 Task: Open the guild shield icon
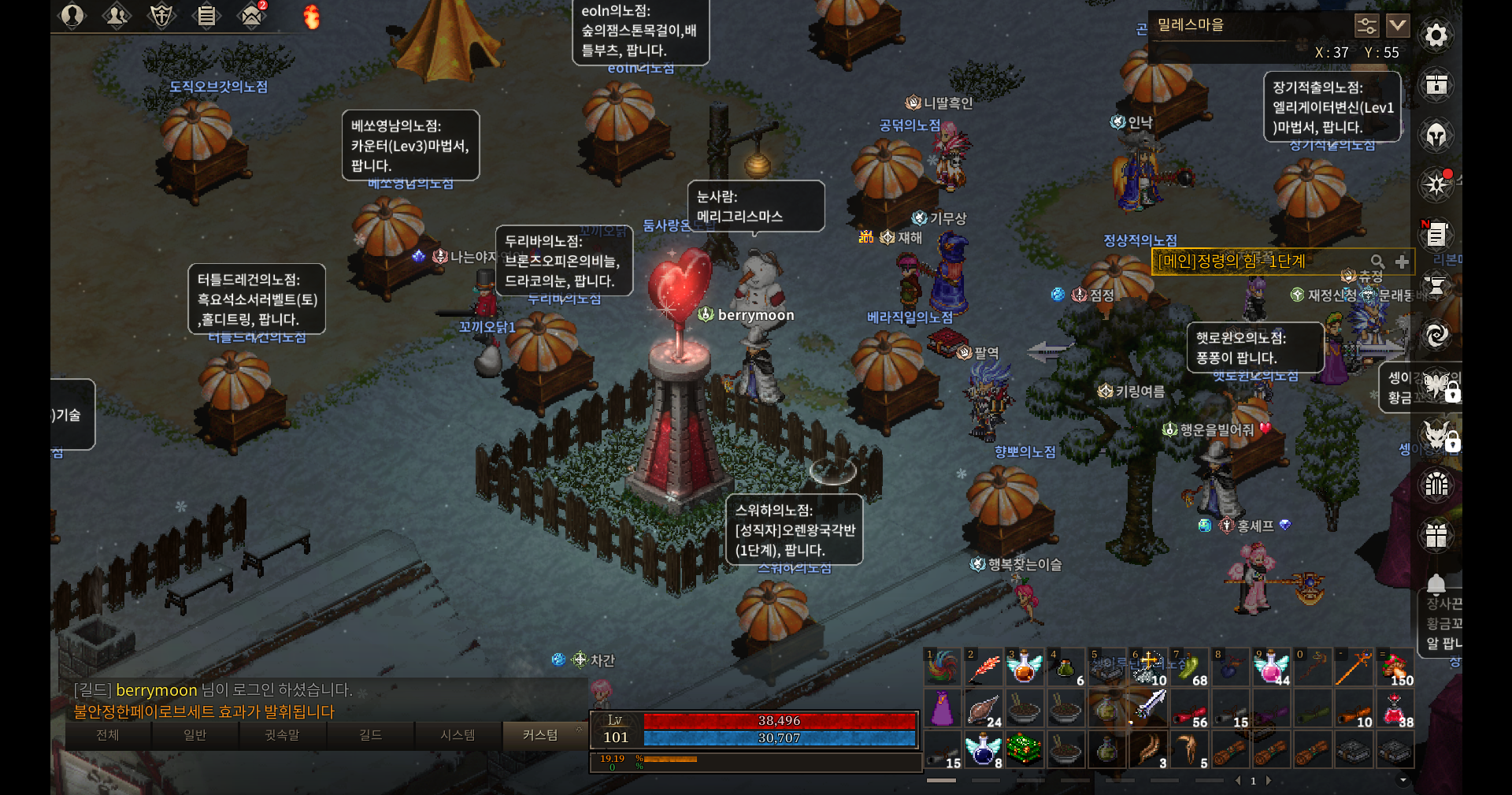pos(161,15)
